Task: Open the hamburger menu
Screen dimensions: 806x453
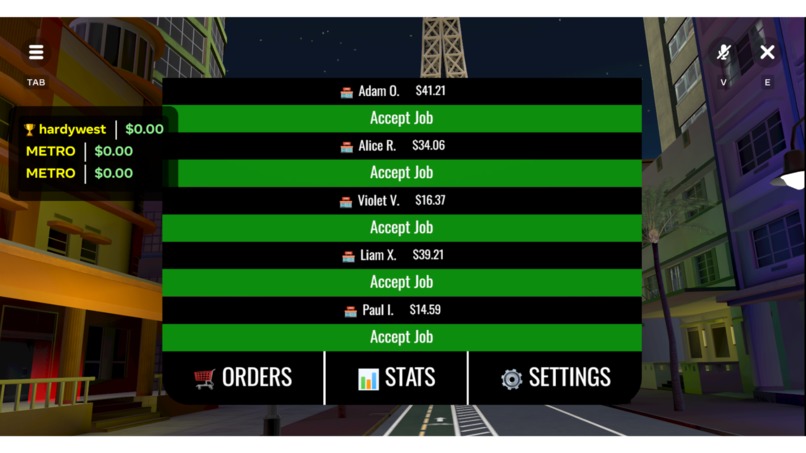Action: pos(36,53)
